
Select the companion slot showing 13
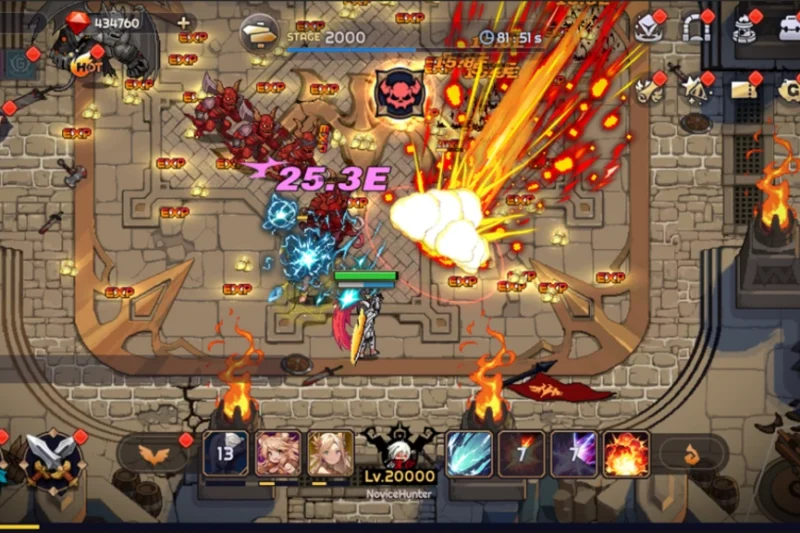click(x=226, y=454)
